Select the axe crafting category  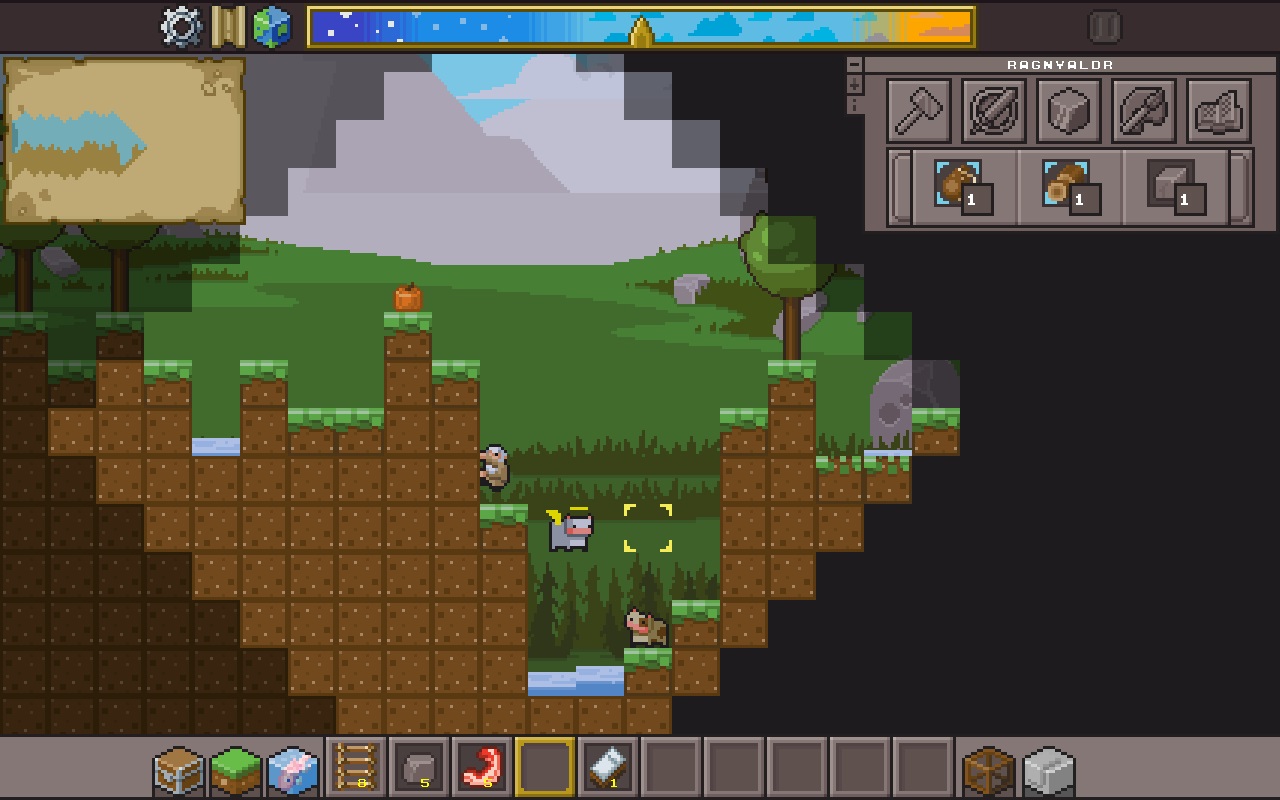tap(1143, 111)
